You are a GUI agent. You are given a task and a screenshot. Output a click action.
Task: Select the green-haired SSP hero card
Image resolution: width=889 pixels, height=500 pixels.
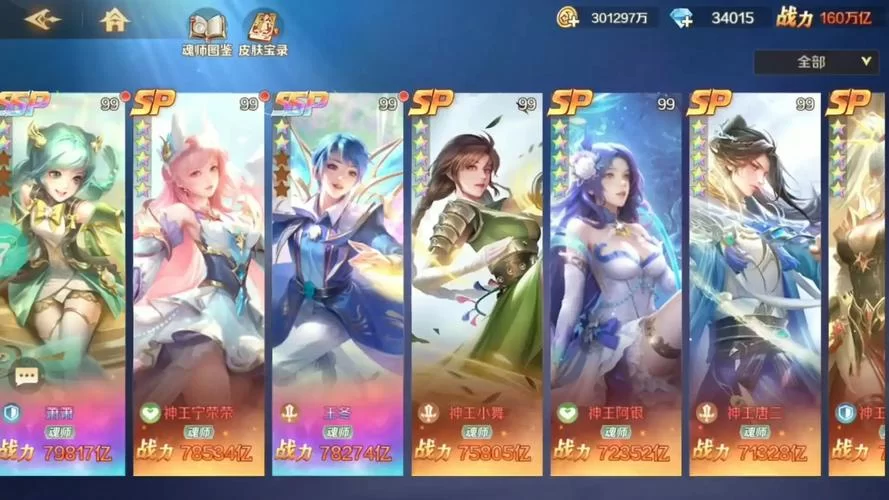62,280
